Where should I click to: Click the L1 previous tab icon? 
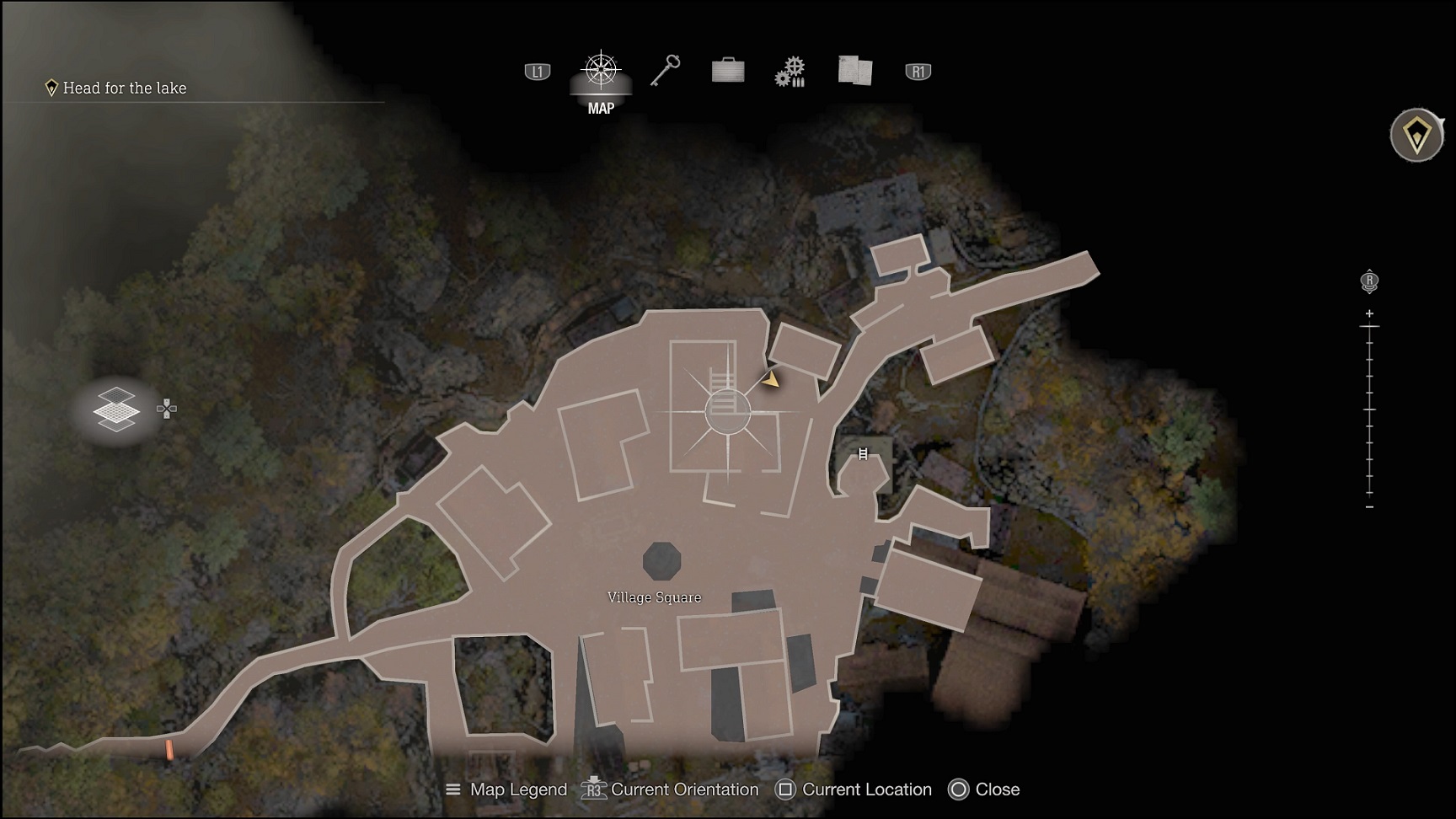click(x=536, y=71)
